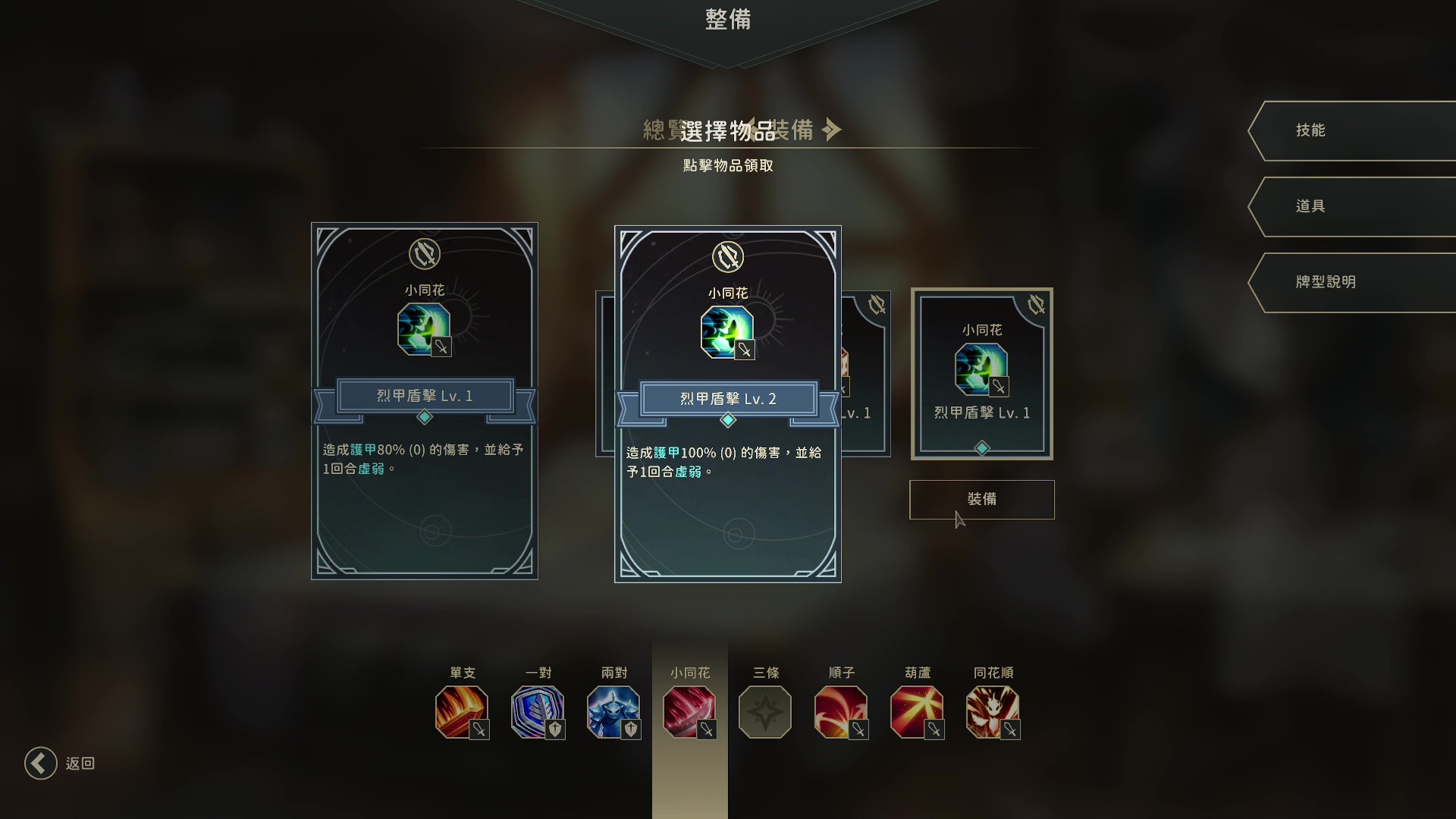Select the 單支 hand type icon
Screen dimensions: 1456x819
tap(462, 713)
